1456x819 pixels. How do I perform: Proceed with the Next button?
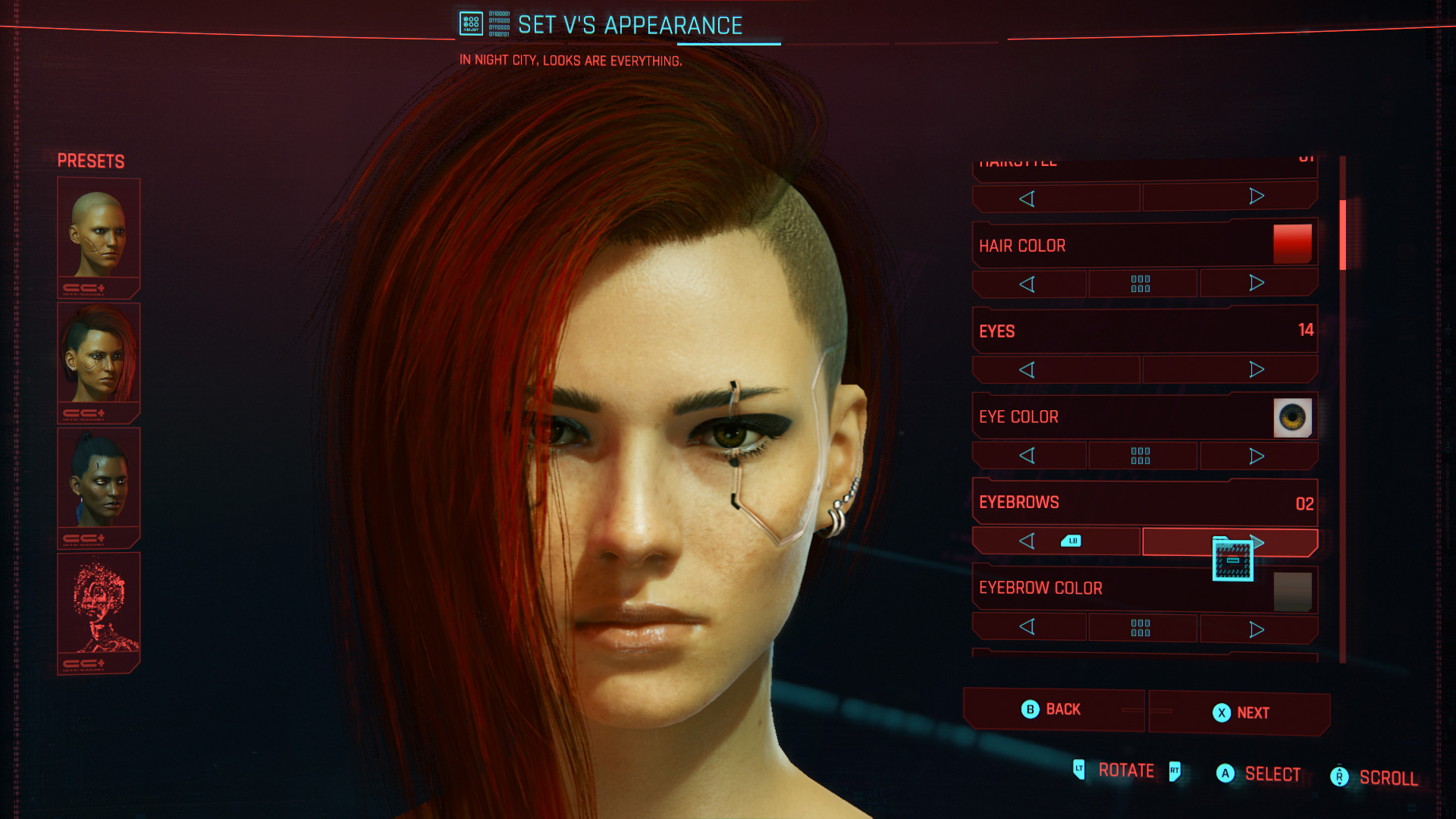pyautogui.click(x=1241, y=713)
